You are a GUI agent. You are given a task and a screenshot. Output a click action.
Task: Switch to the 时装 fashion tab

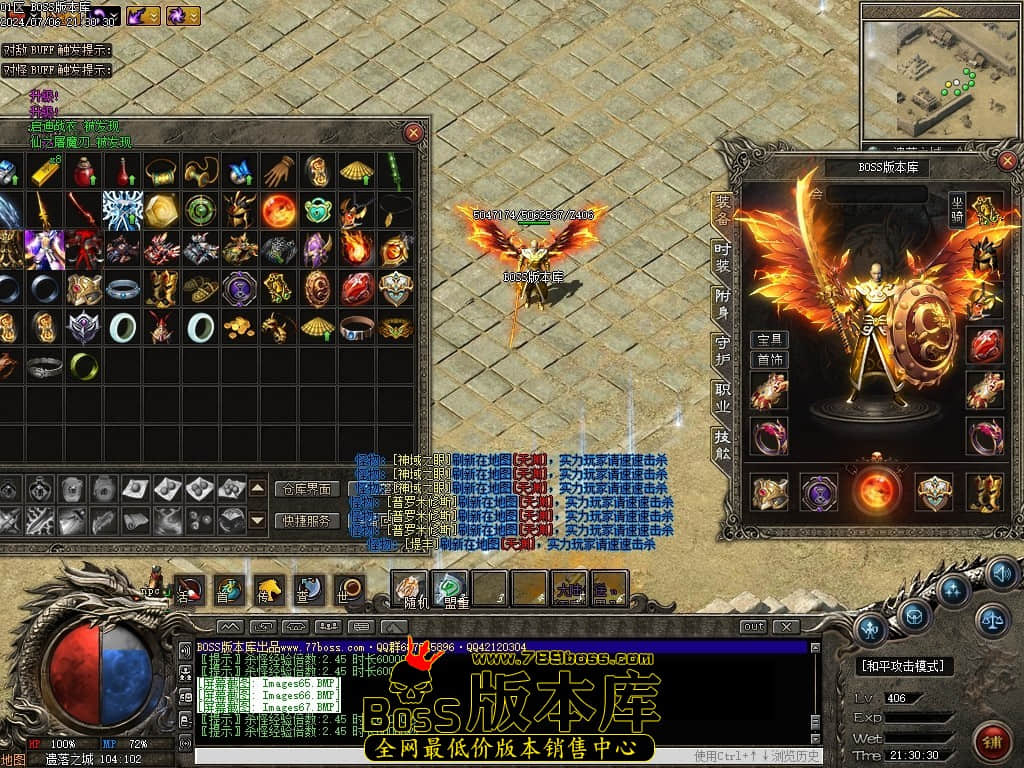click(x=722, y=257)
